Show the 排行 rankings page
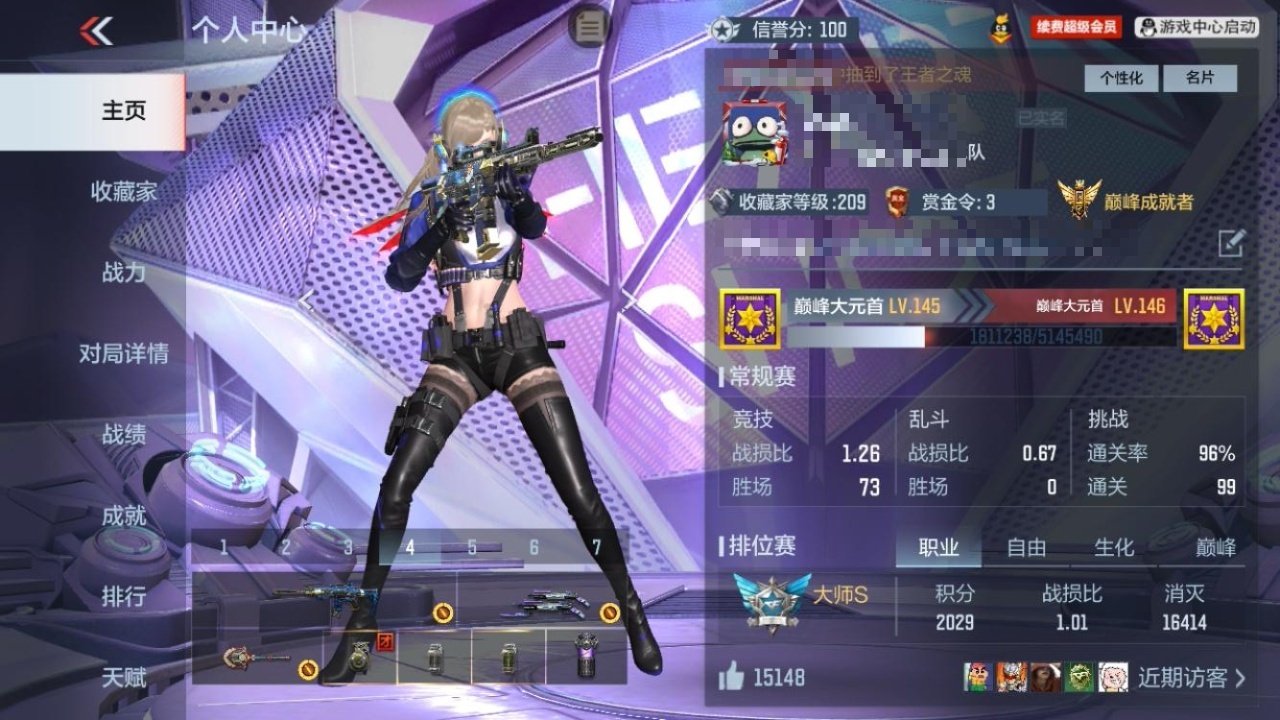 click(x=124, y=596)
